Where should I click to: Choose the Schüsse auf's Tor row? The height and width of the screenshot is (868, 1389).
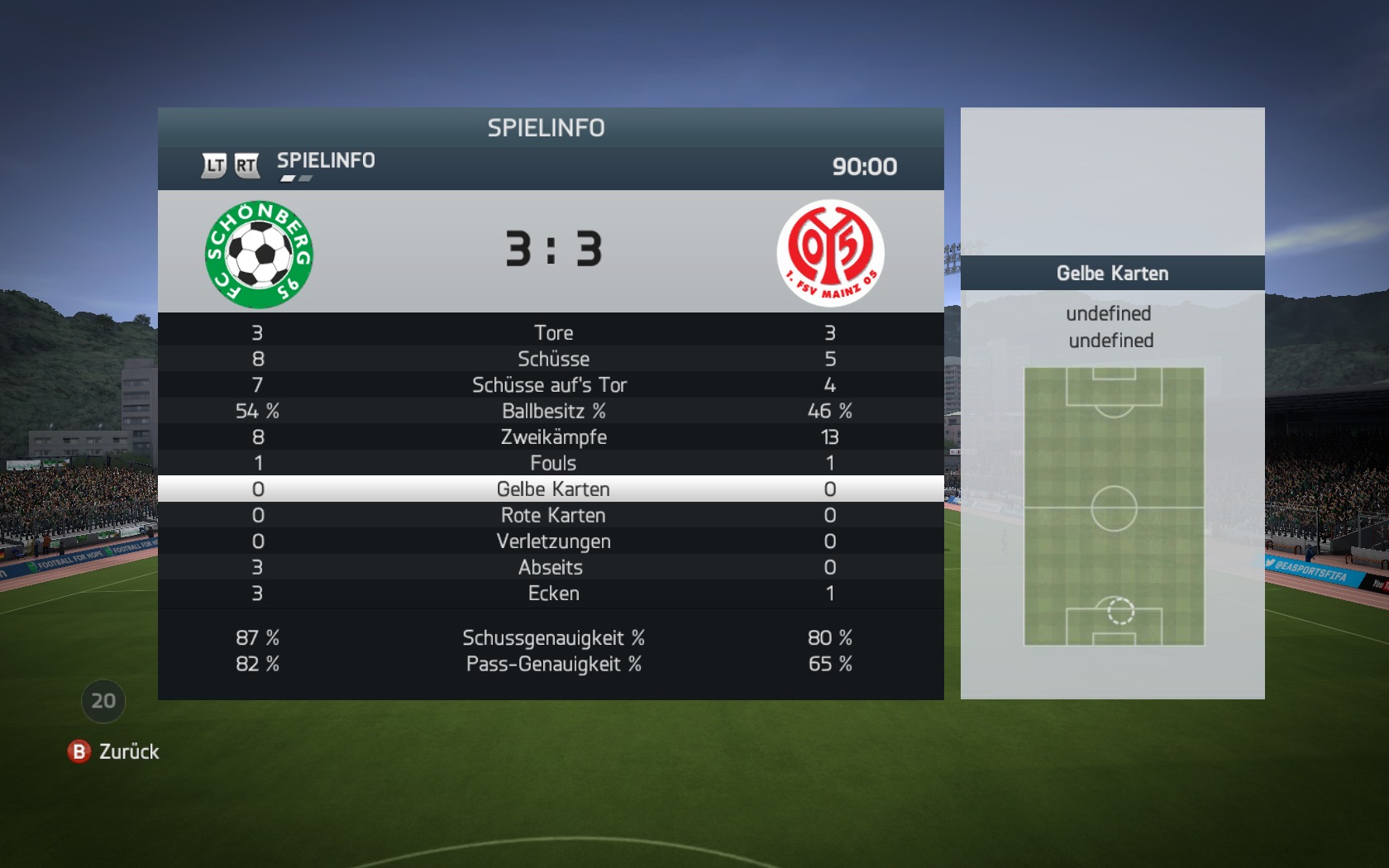(550, 385)
